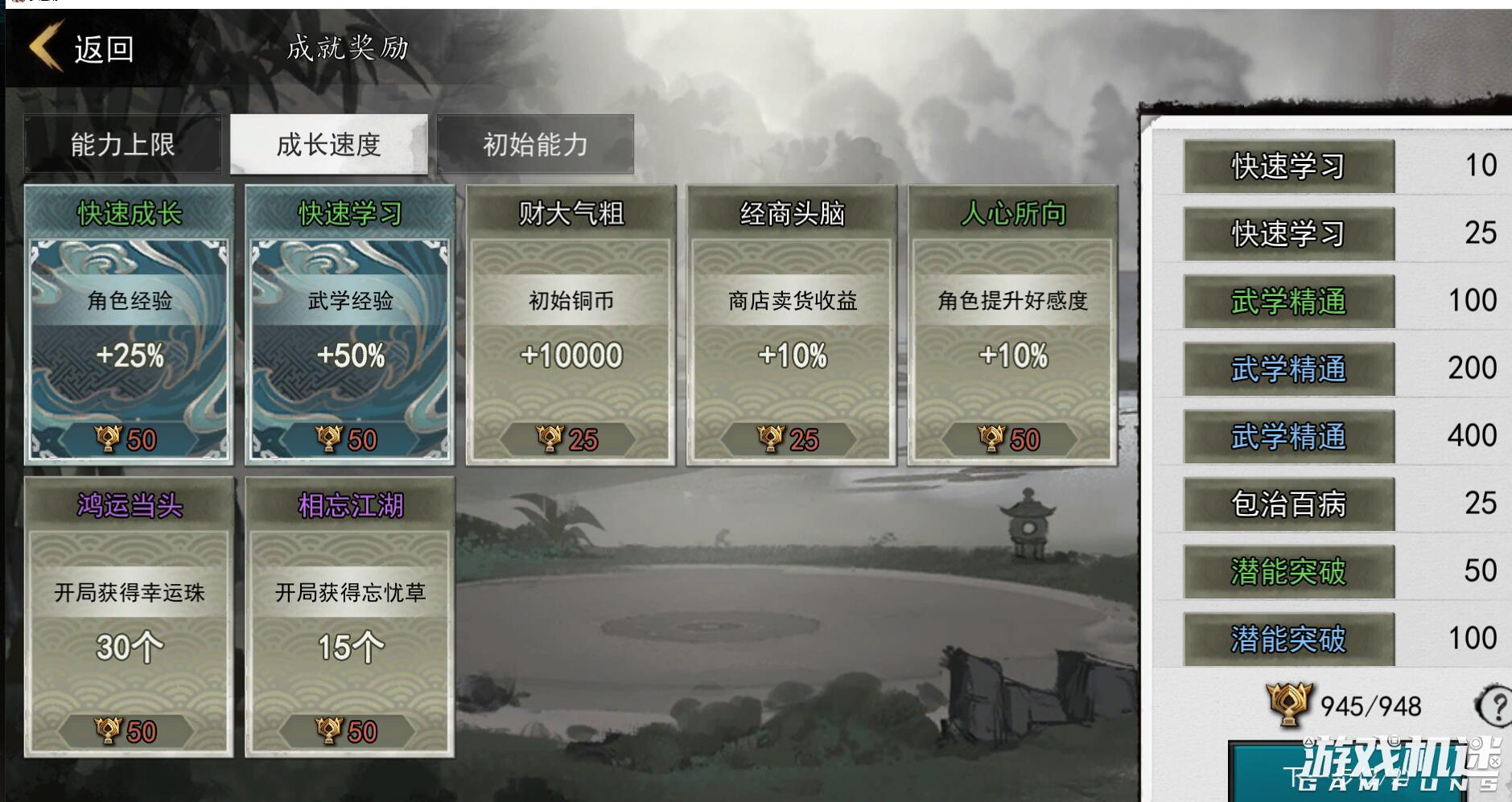Viewport: 1512px width, 802px height.
Task: Switch to the 能力上限 tab
Action: pyautogui.click(x=125, y=144)
